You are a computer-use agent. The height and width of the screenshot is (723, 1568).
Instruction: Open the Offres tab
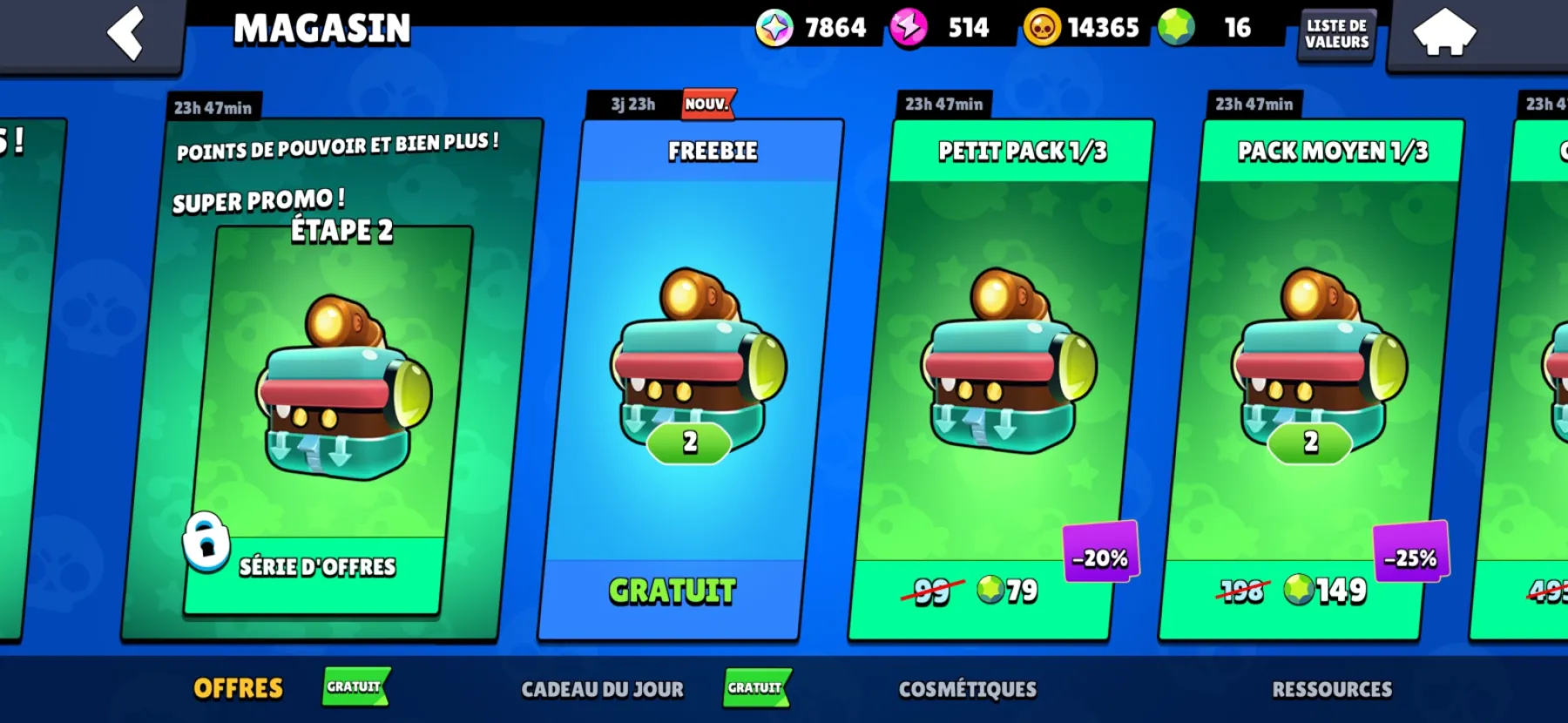238,688
